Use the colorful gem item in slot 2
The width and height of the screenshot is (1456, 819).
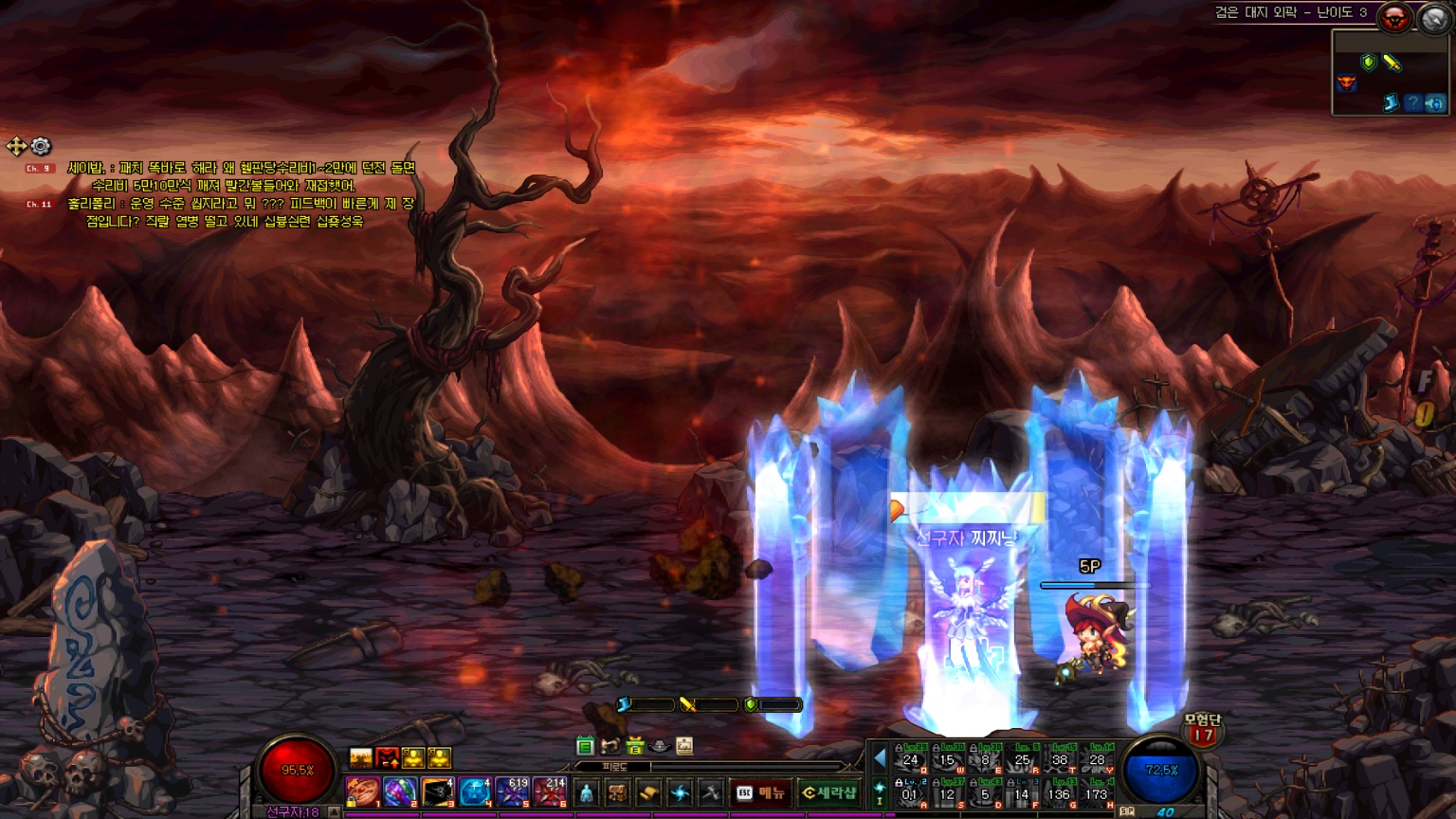399,792
